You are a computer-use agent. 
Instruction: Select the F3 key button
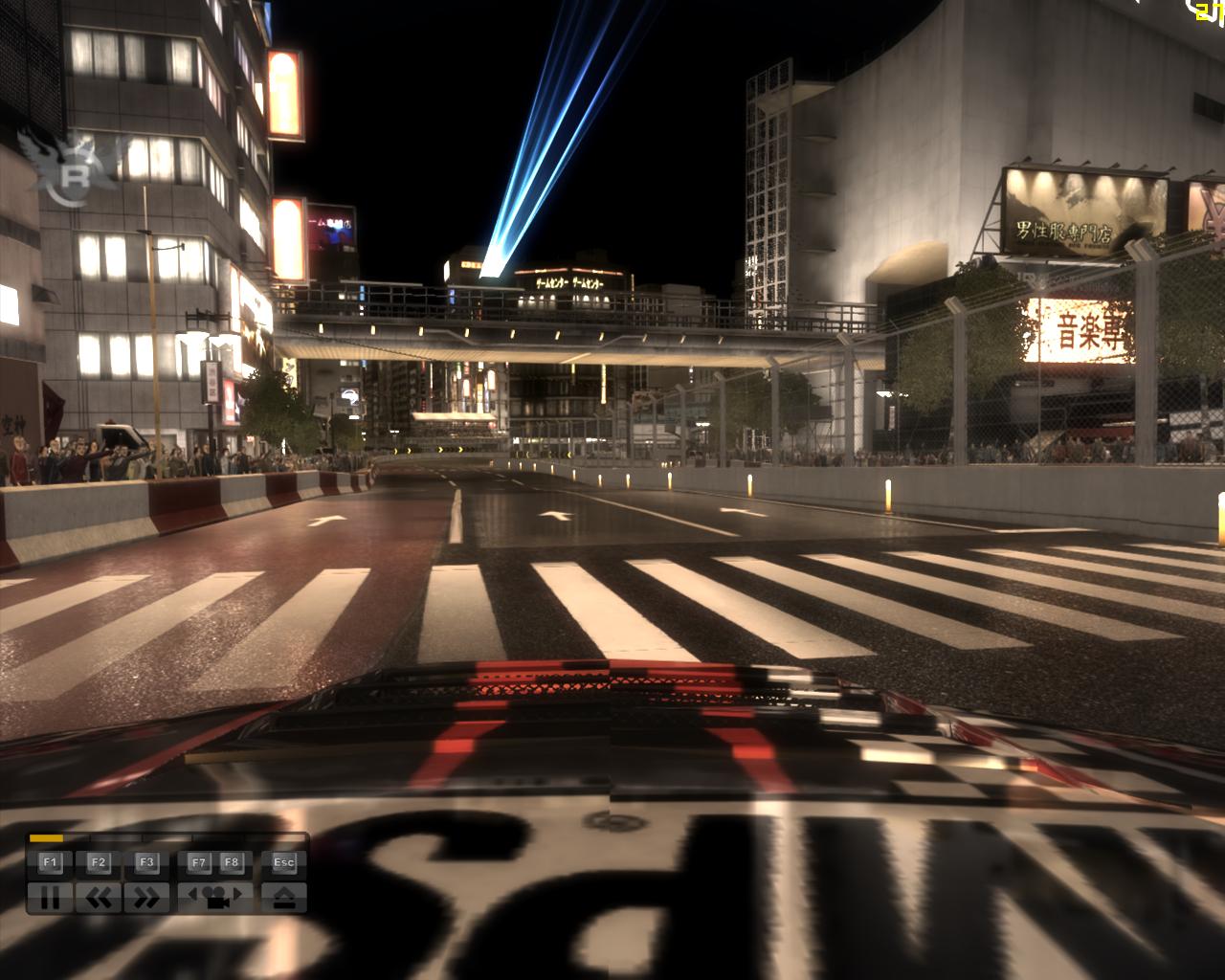145,862
